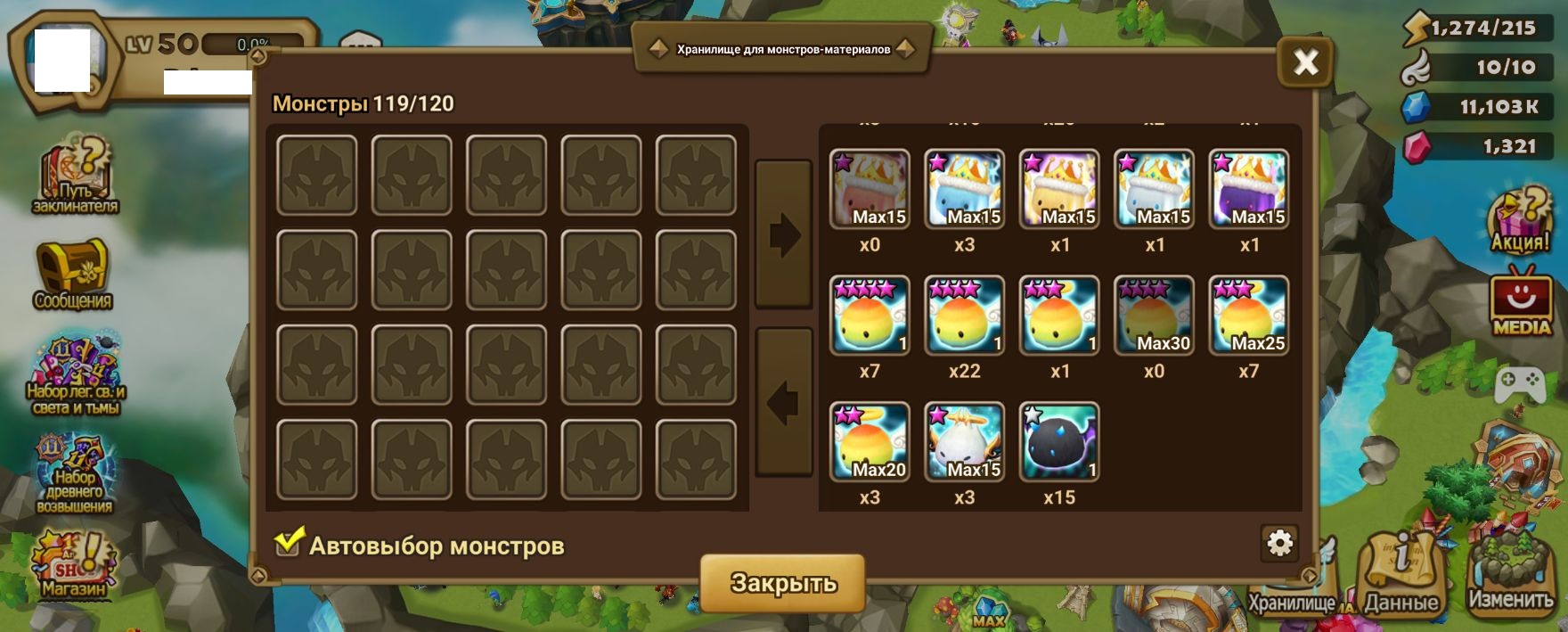
Task: Select the four-star rainbowmon with x7
Action: (x=870, y=316)
